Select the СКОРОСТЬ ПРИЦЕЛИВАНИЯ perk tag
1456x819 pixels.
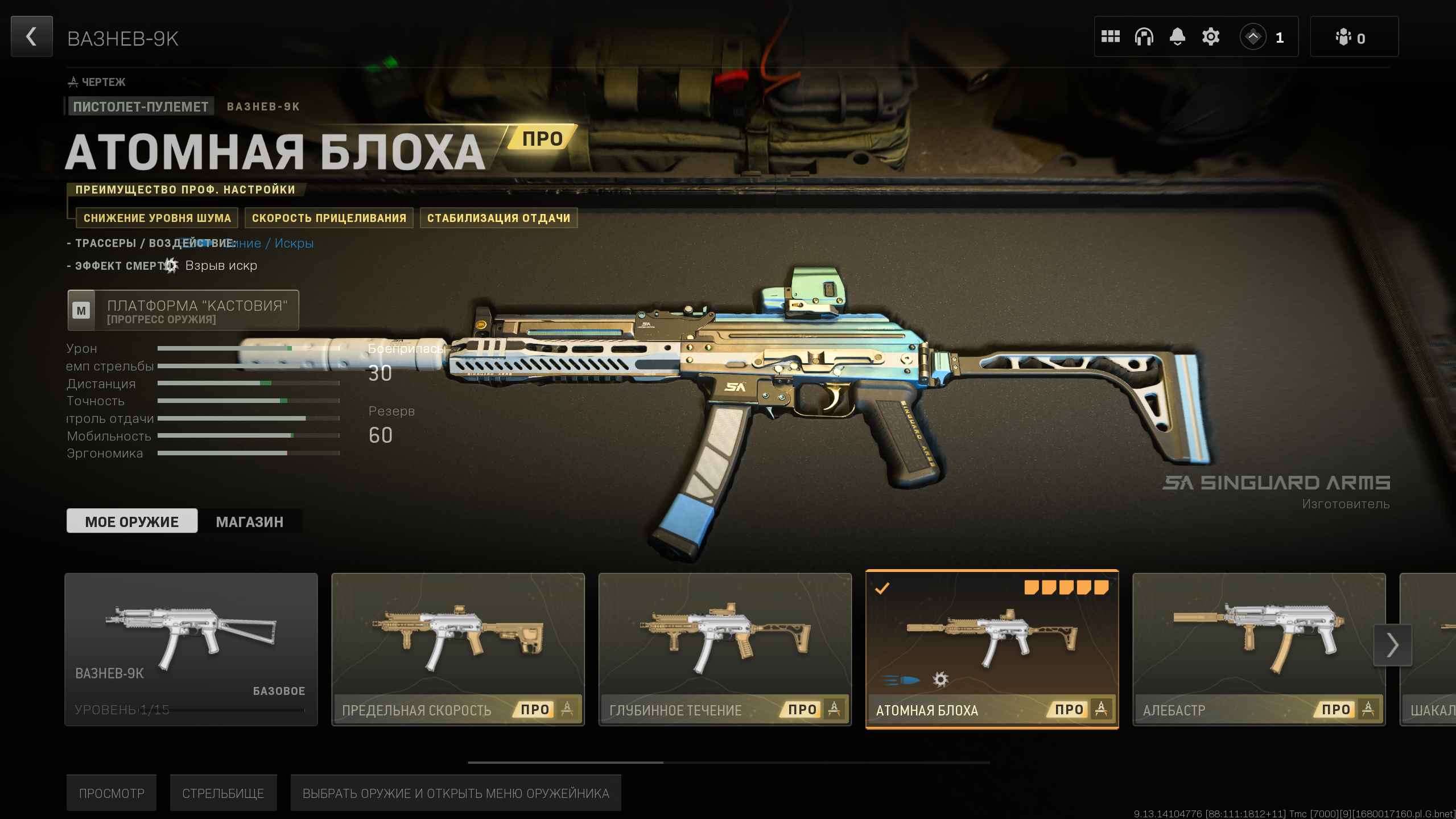pos(329,218)
